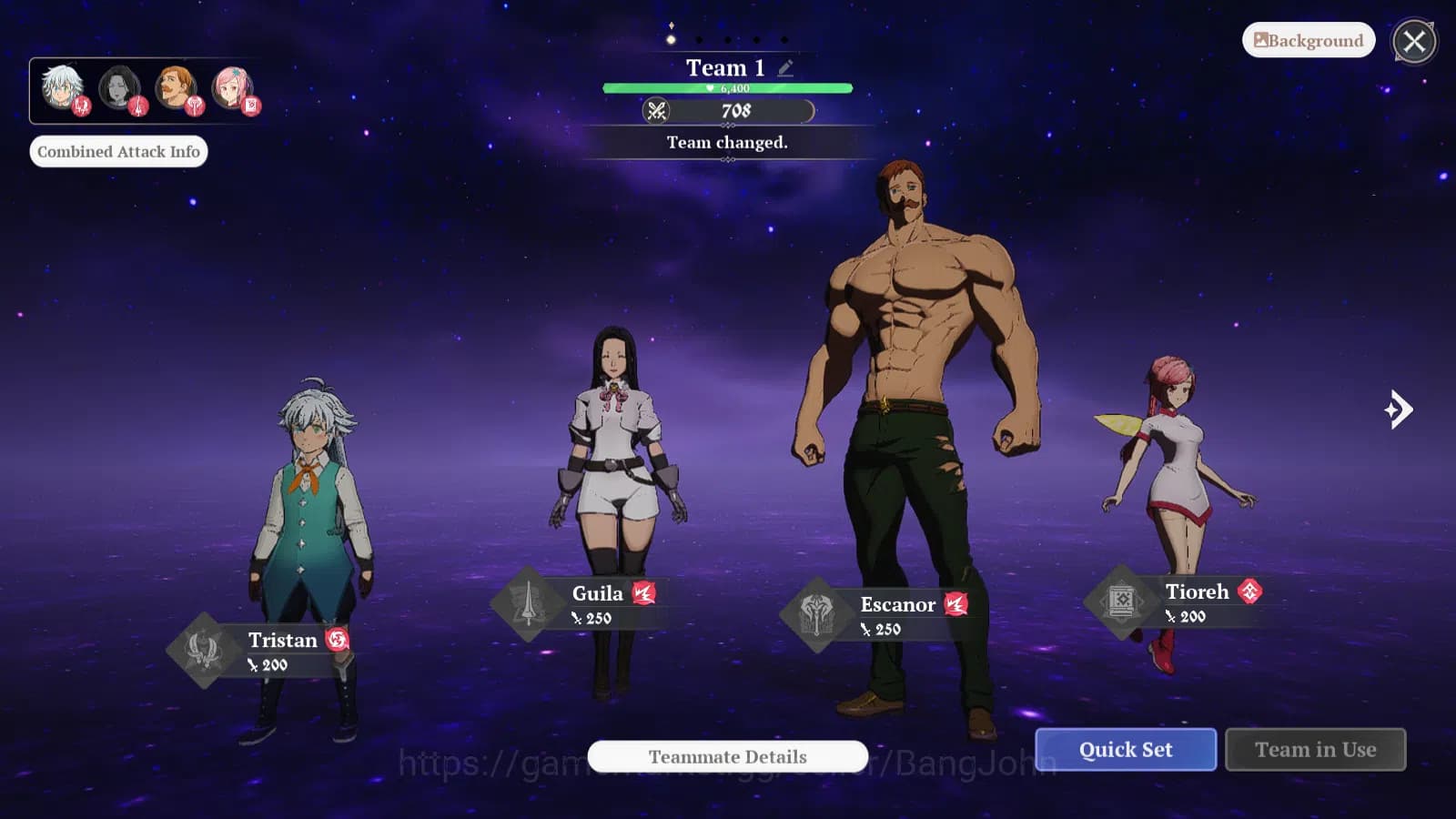Screen dimensions: 1456x819
Task: Click the red skill badge on Tioreh's name
Action: pos(1252,591)
